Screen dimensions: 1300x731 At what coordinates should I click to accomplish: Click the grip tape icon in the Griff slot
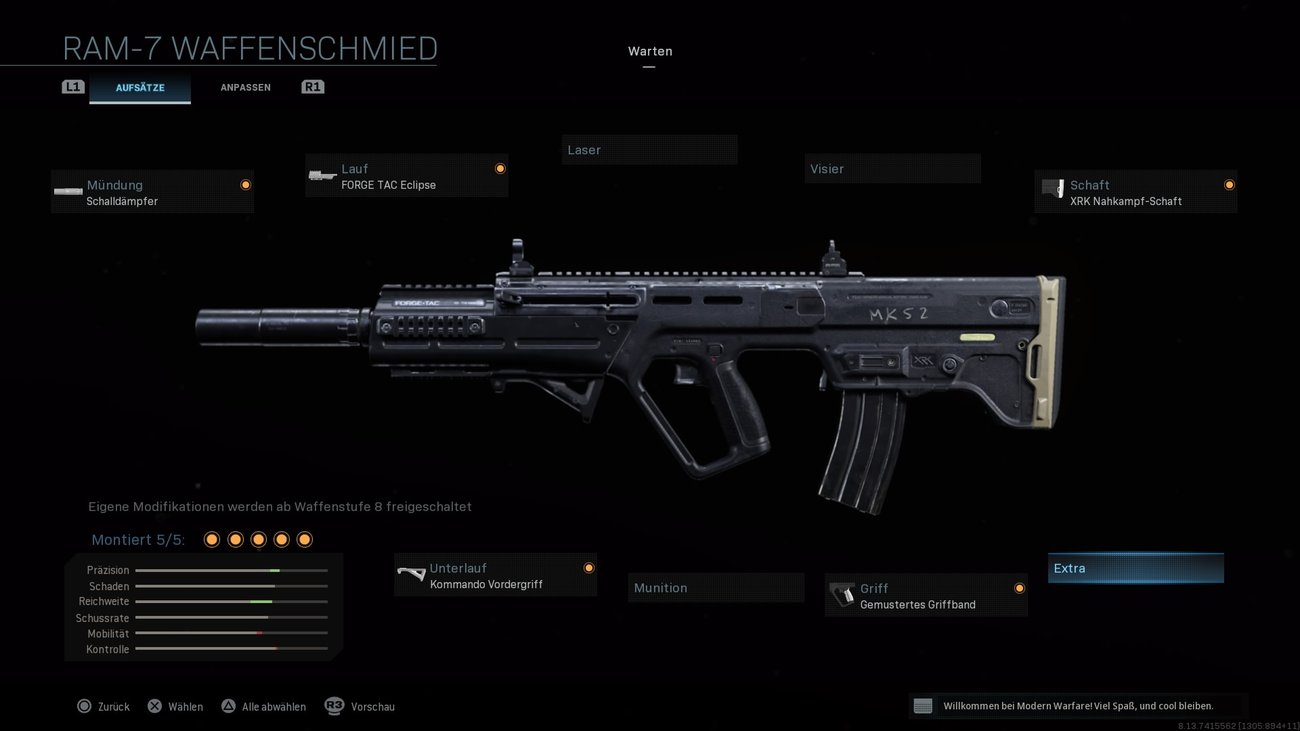(840, 595)
